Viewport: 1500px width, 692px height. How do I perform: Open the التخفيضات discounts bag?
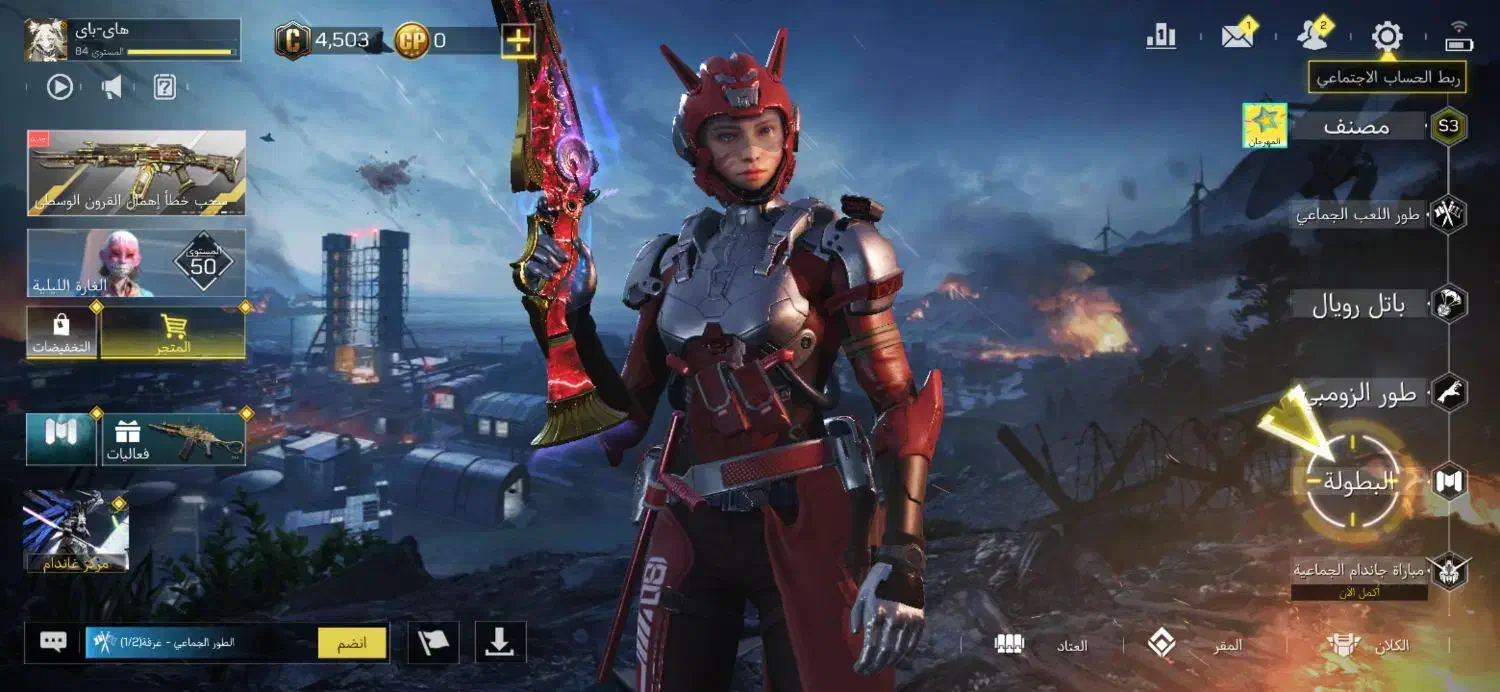tap(62, 334)
